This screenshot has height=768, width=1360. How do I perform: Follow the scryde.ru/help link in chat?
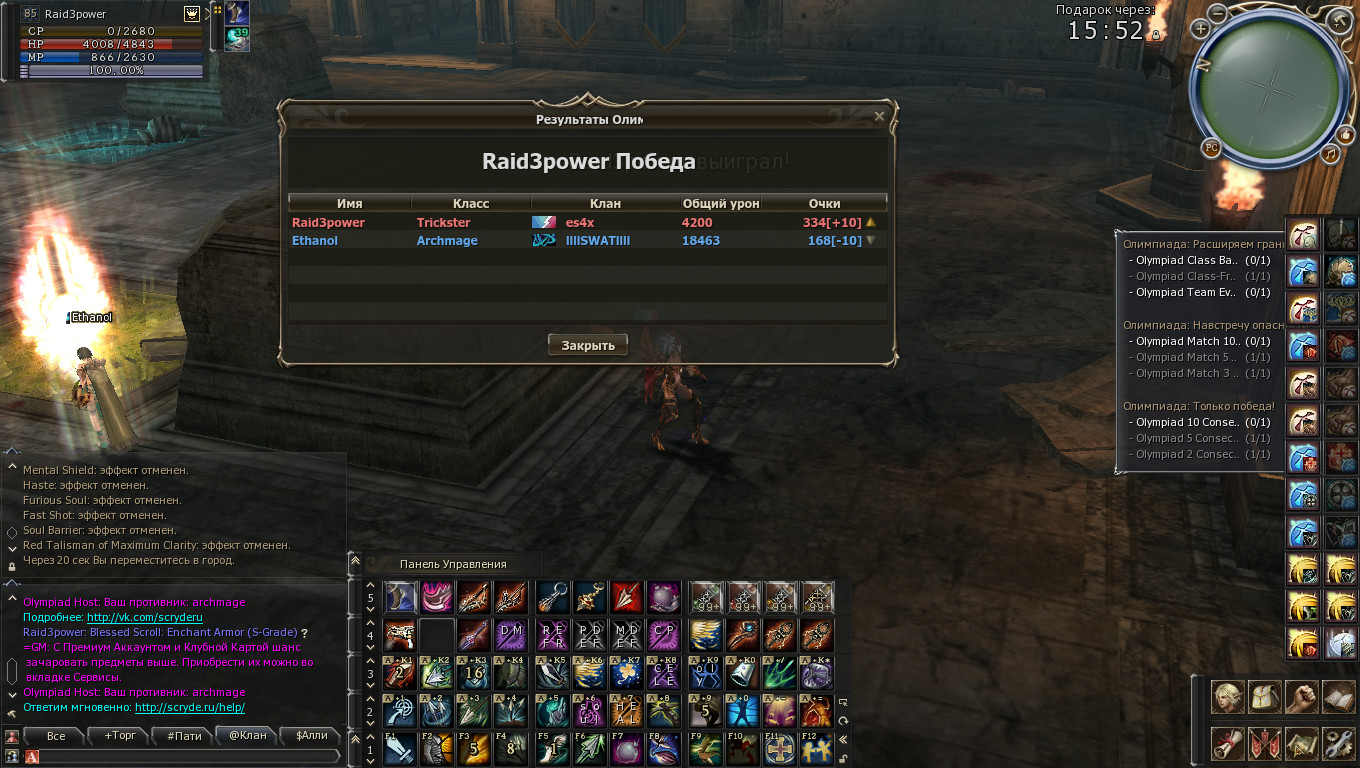pyautogui.click(x=189, y=708)
